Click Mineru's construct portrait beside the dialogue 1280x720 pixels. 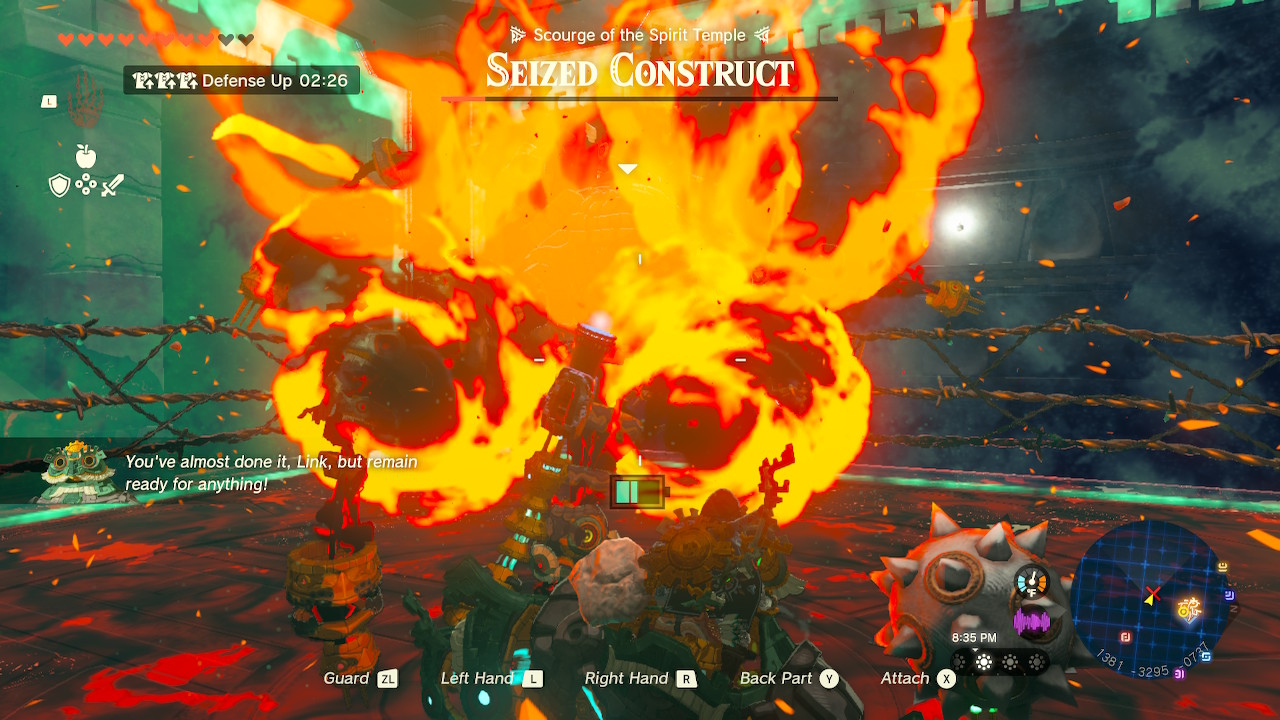(x=73, y=470)
